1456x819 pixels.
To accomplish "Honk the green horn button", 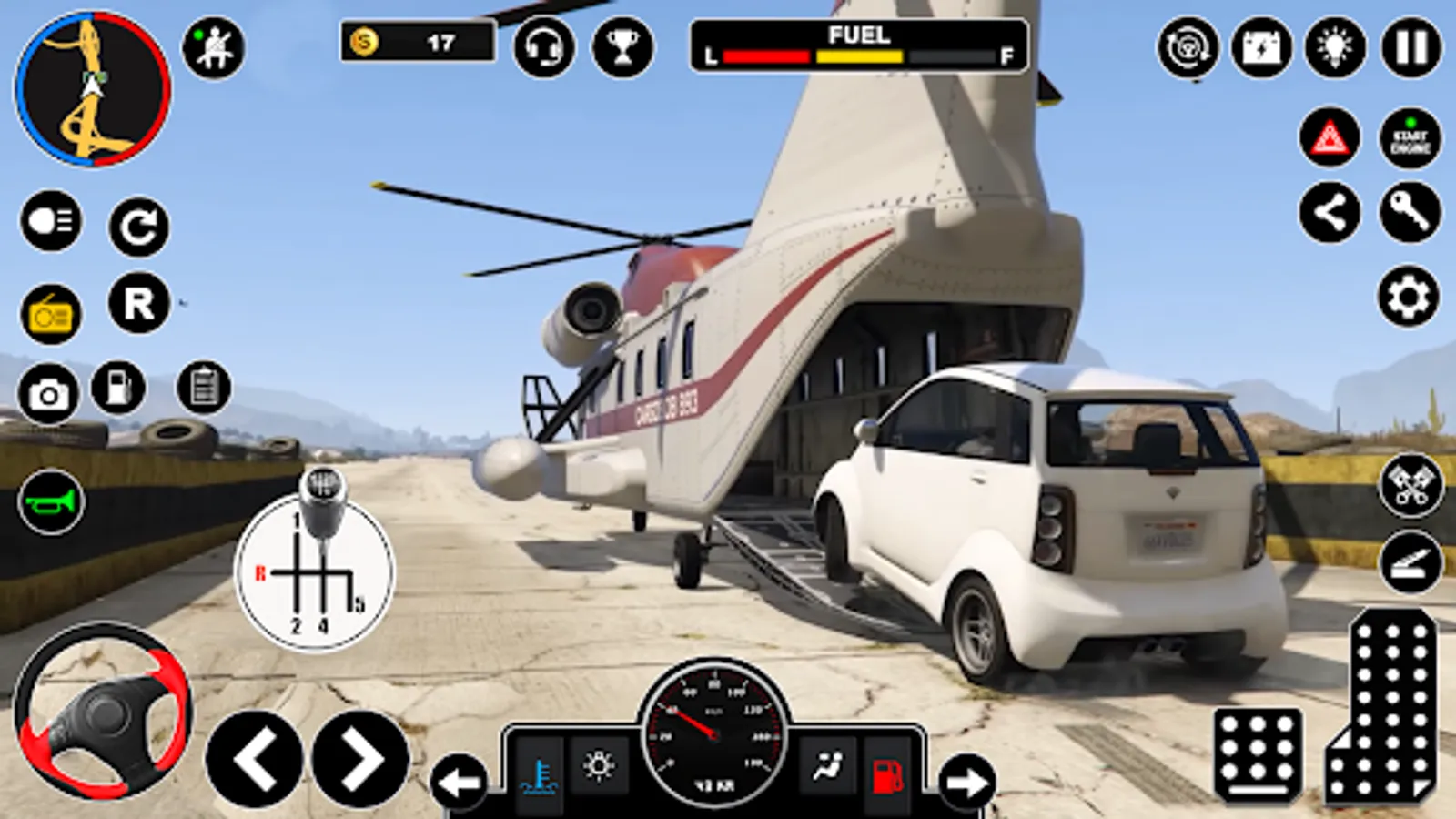I will 51,501.
